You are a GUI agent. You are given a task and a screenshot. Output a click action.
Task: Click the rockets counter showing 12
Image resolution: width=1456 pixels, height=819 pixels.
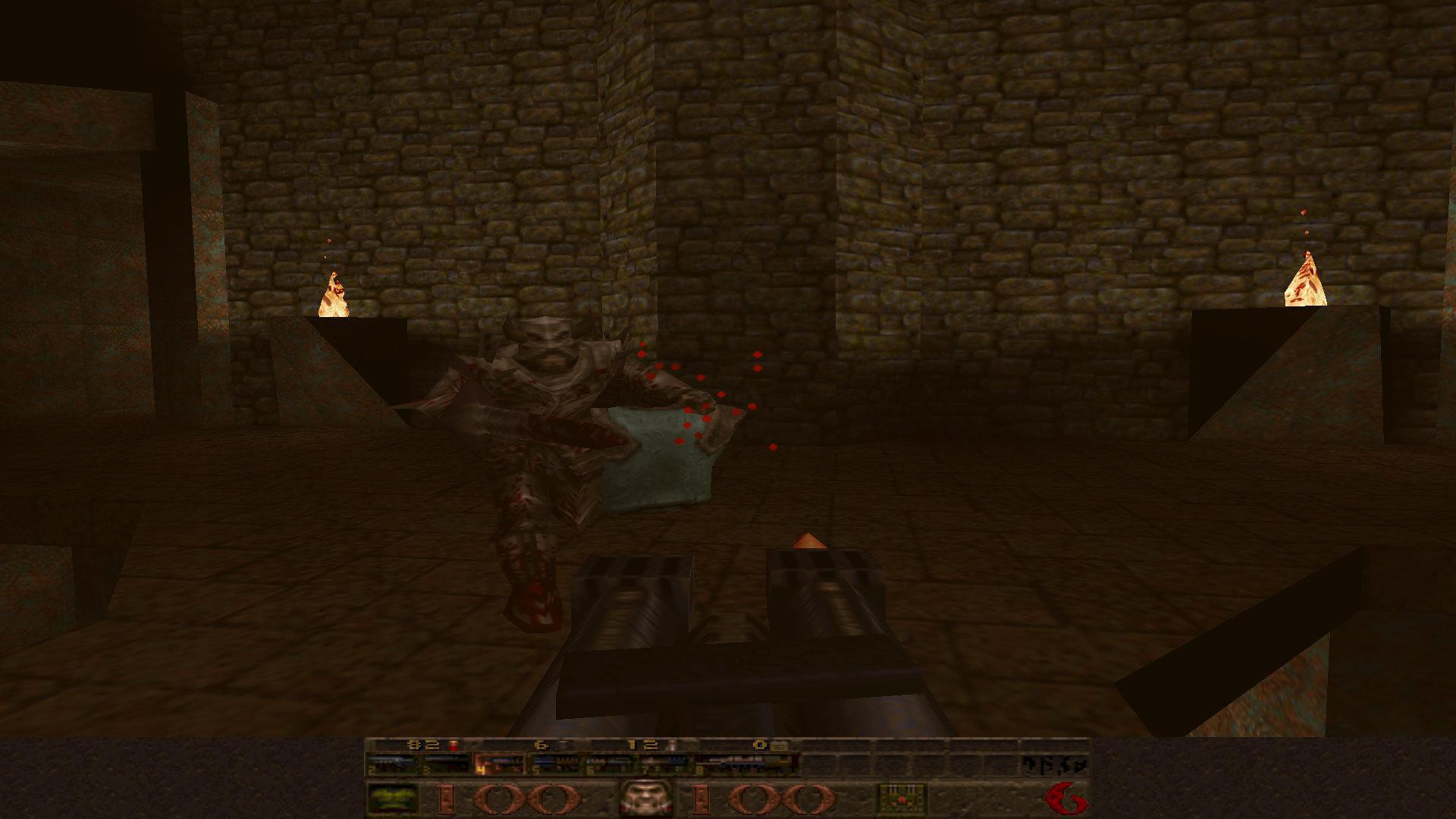coord(642,746)
